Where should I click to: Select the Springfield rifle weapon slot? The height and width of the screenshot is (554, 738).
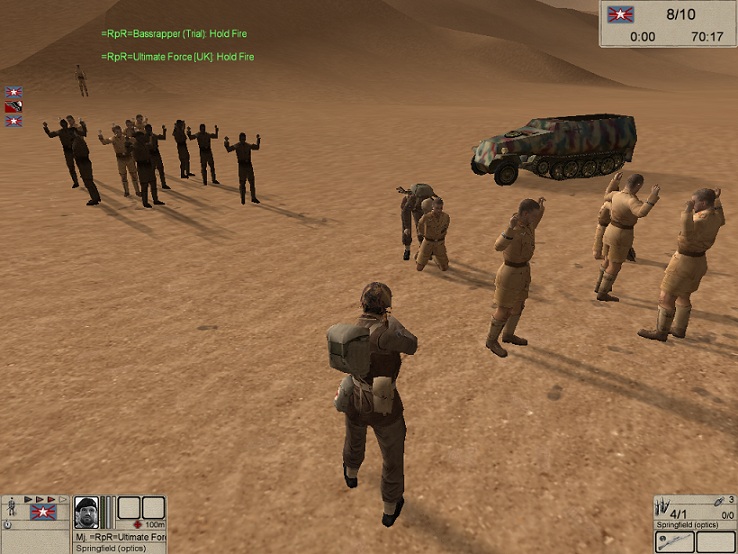675,541
